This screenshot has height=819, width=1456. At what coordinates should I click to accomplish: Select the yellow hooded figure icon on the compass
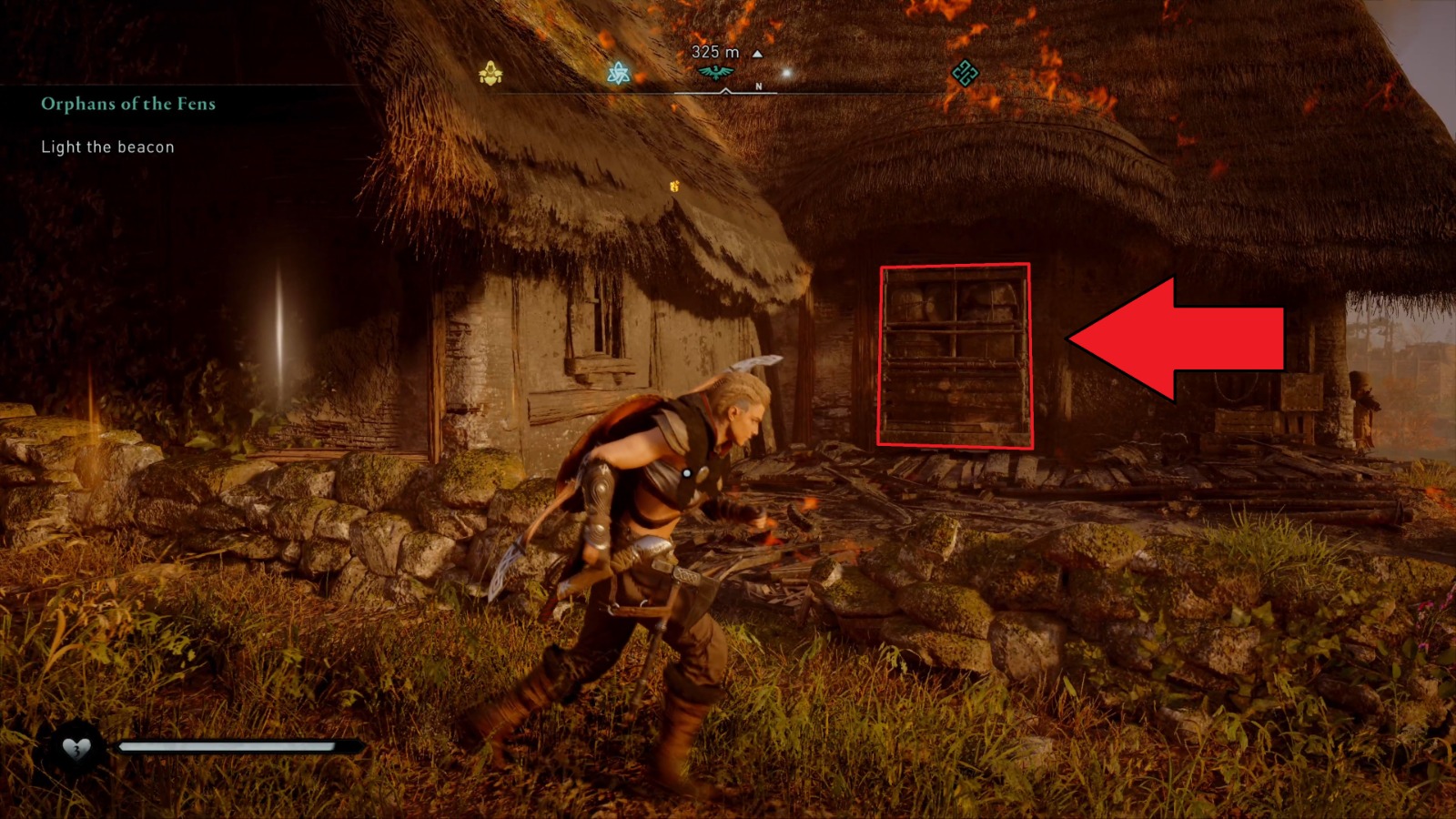tap(491, 73)
